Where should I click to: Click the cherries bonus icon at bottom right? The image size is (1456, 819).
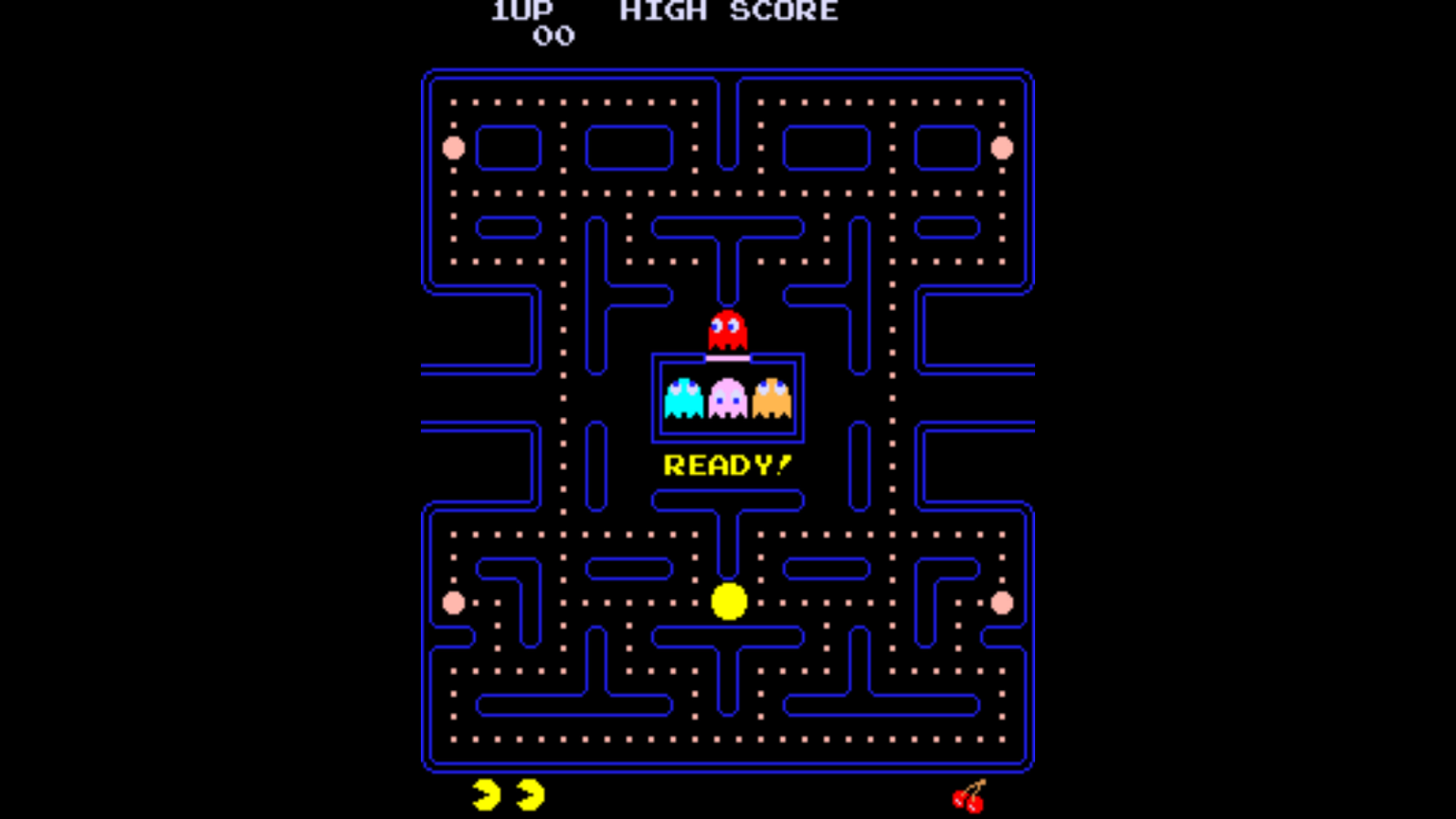969,796
